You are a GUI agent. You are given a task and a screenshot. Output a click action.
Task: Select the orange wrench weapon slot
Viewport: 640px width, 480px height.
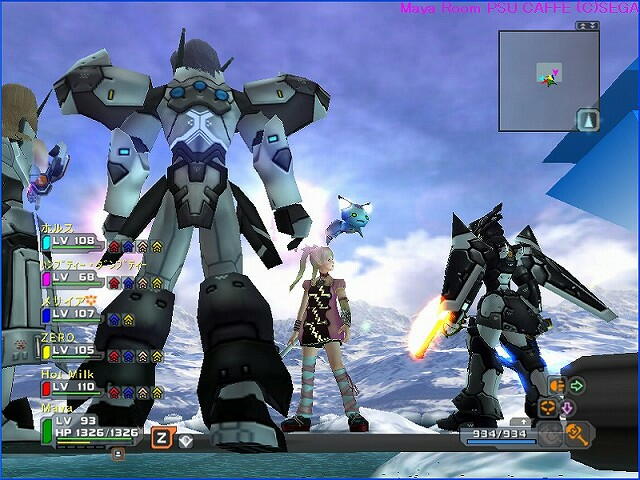pos(578,433)
